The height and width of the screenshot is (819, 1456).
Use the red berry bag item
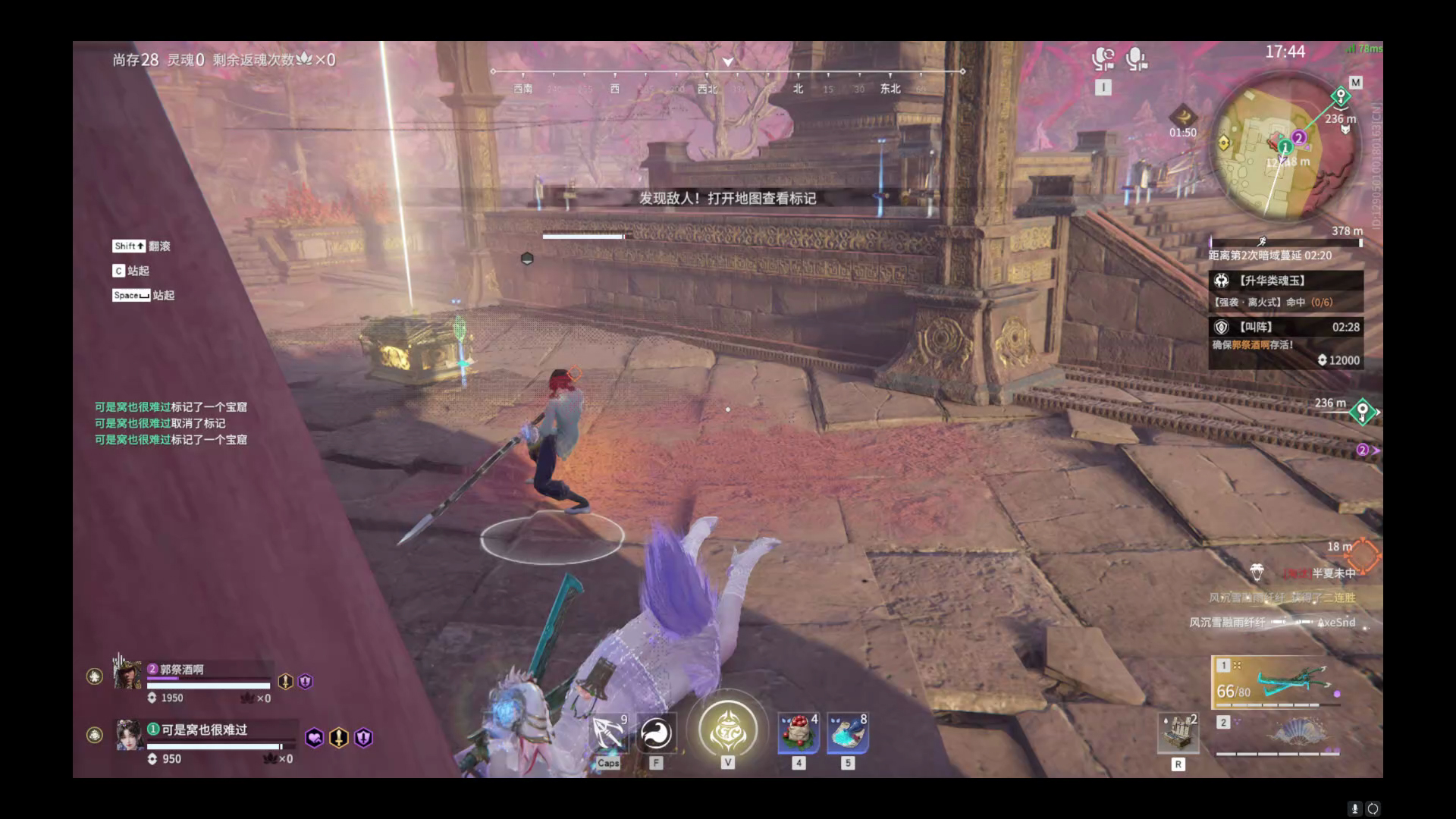799,733
